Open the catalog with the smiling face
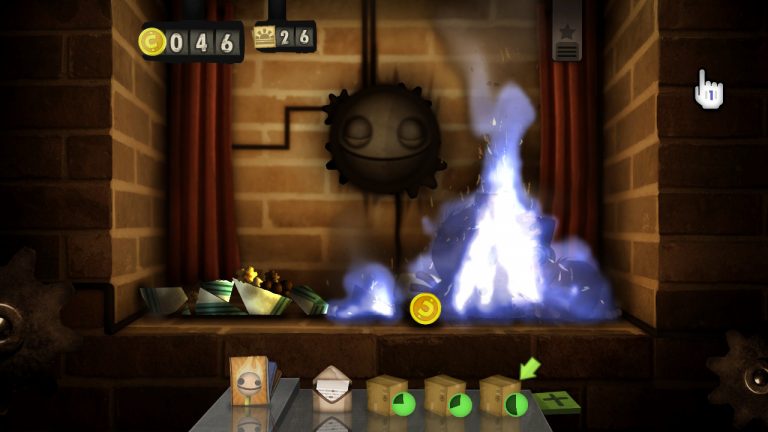This screenshot has width=768, height=432. [248, 380]
